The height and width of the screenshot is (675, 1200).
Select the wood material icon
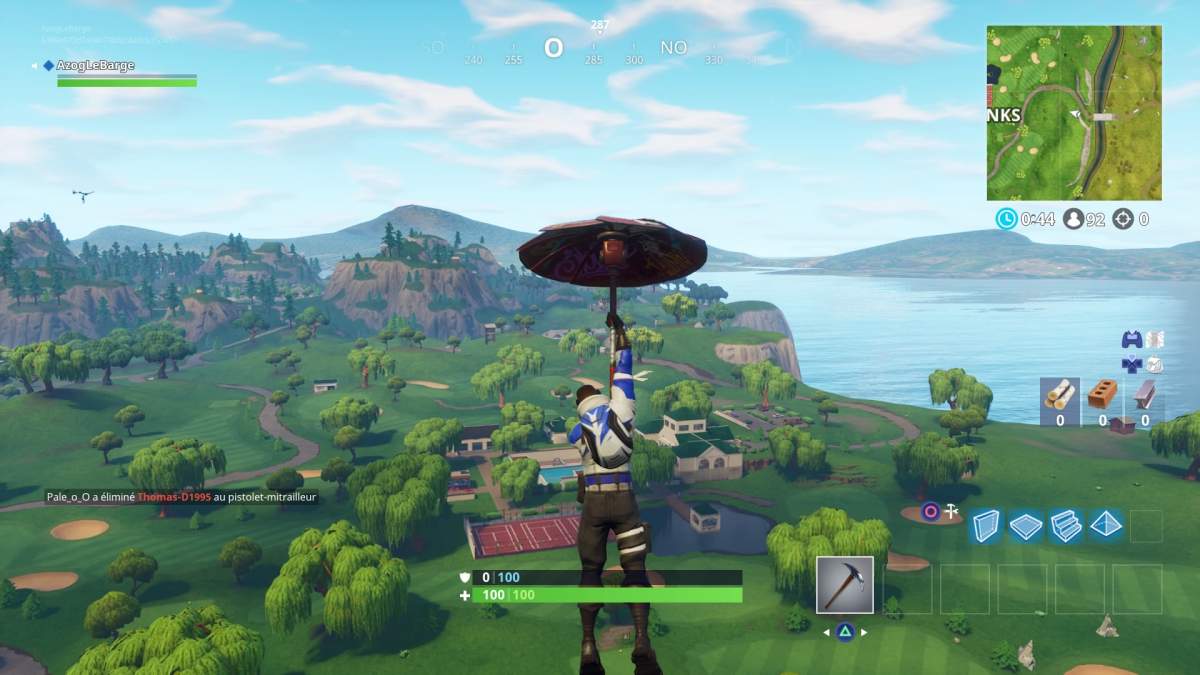pyautogui.click(x=1059, y=399)
